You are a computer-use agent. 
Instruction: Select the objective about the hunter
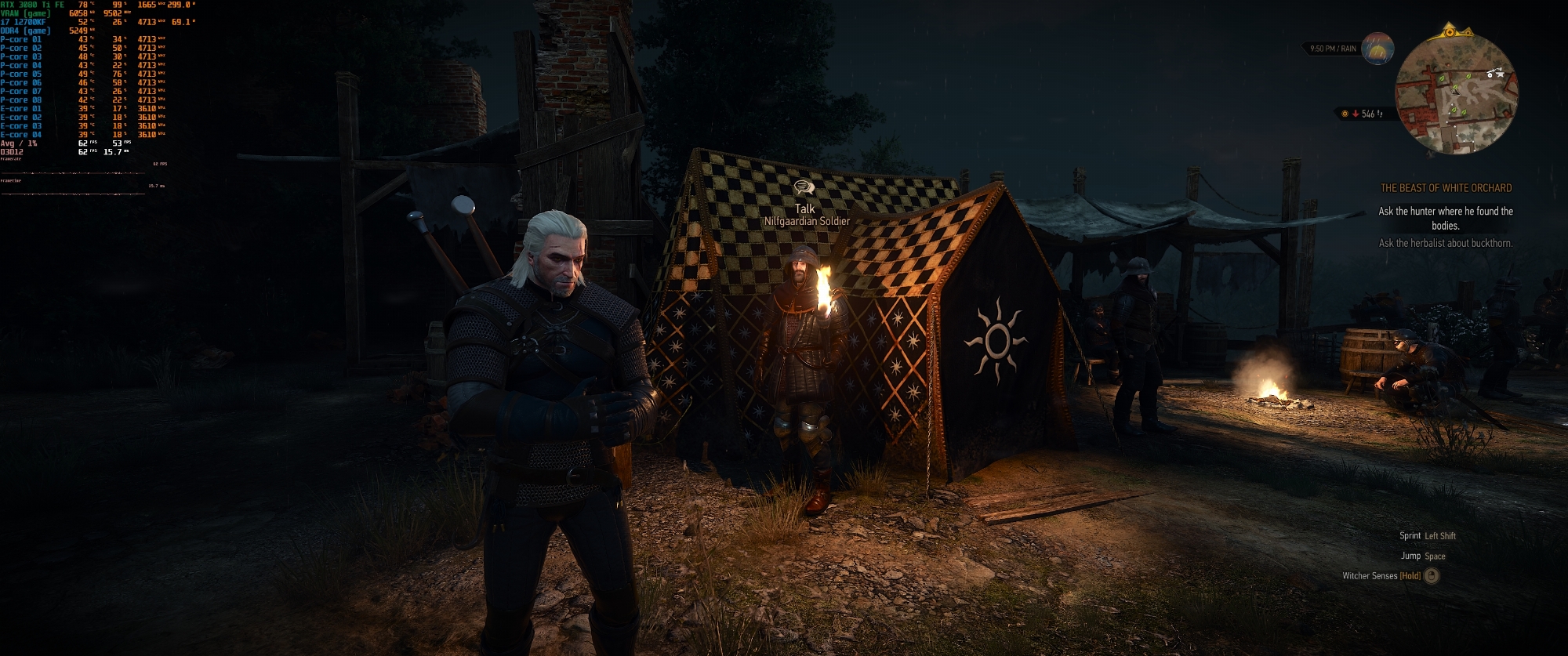click(1446, 218)
